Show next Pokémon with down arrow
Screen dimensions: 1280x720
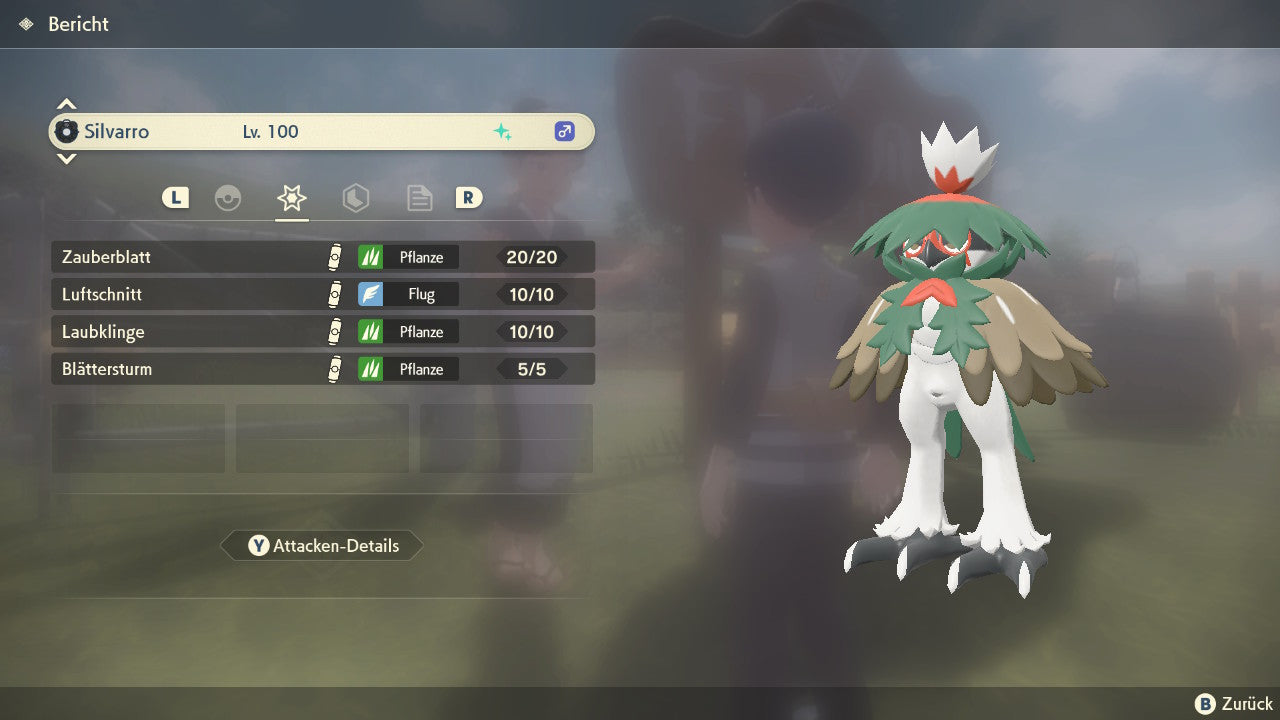tap(66, 158)
